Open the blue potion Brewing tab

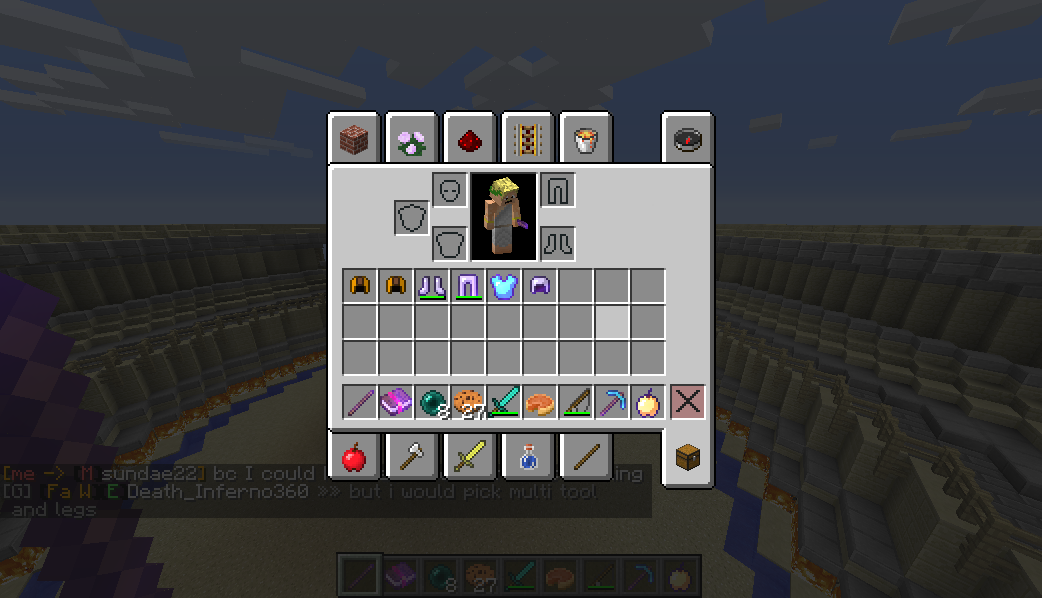[x=527, y=458]
